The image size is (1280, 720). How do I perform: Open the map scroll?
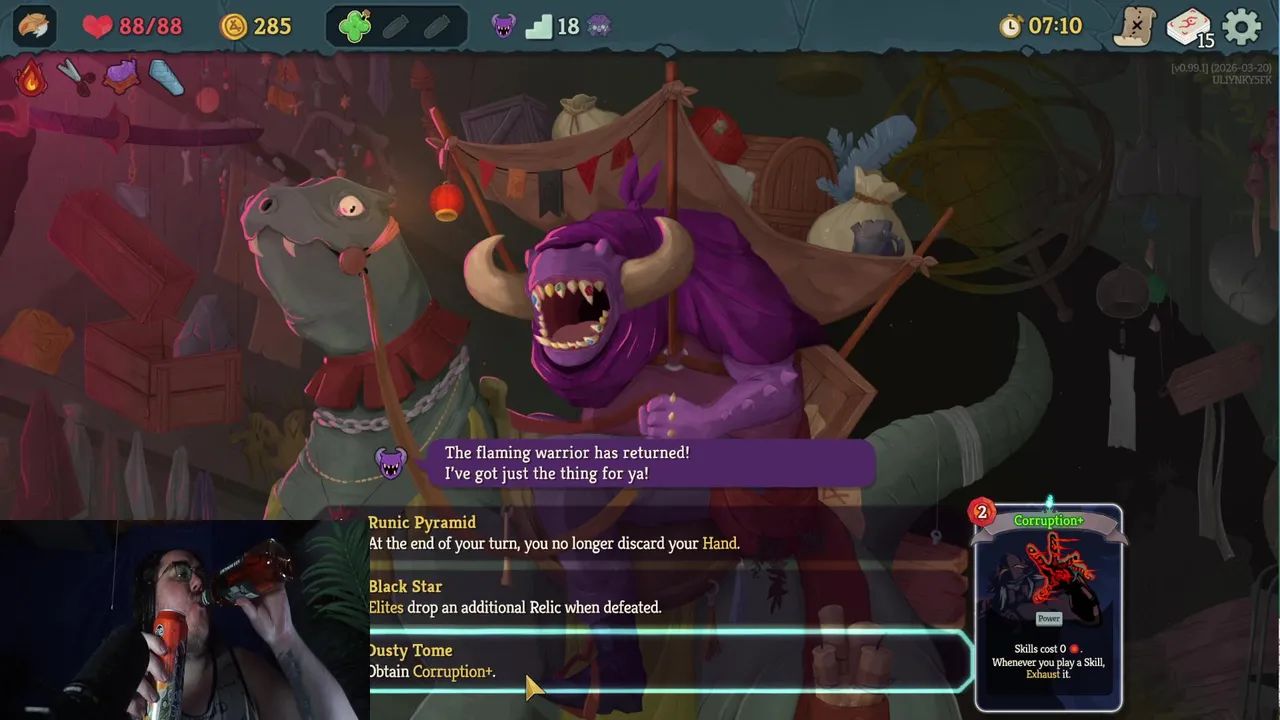pos(1135,26)
